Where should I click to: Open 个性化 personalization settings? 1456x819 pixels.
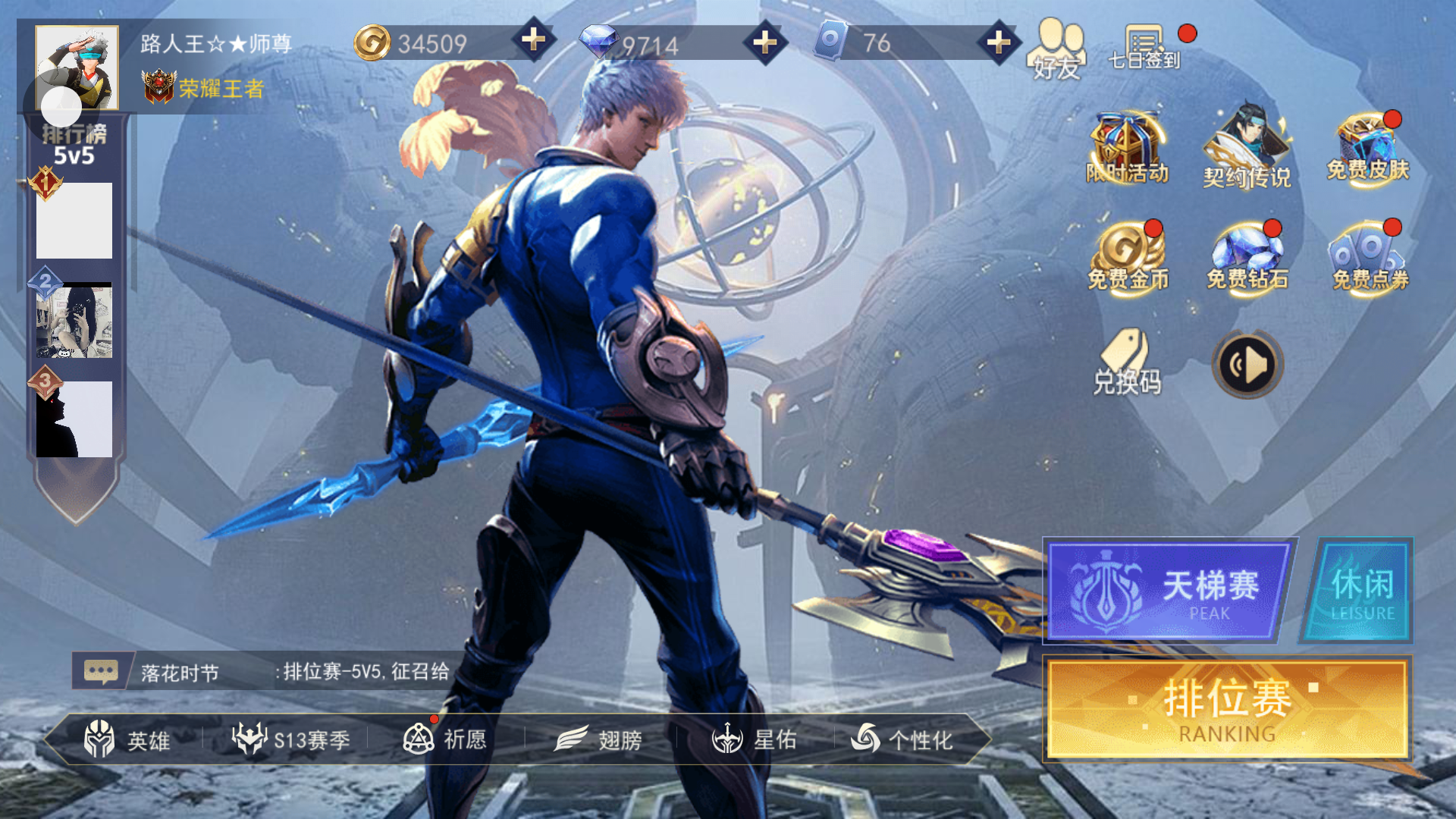pyautogui.click(x=902, y=739)
